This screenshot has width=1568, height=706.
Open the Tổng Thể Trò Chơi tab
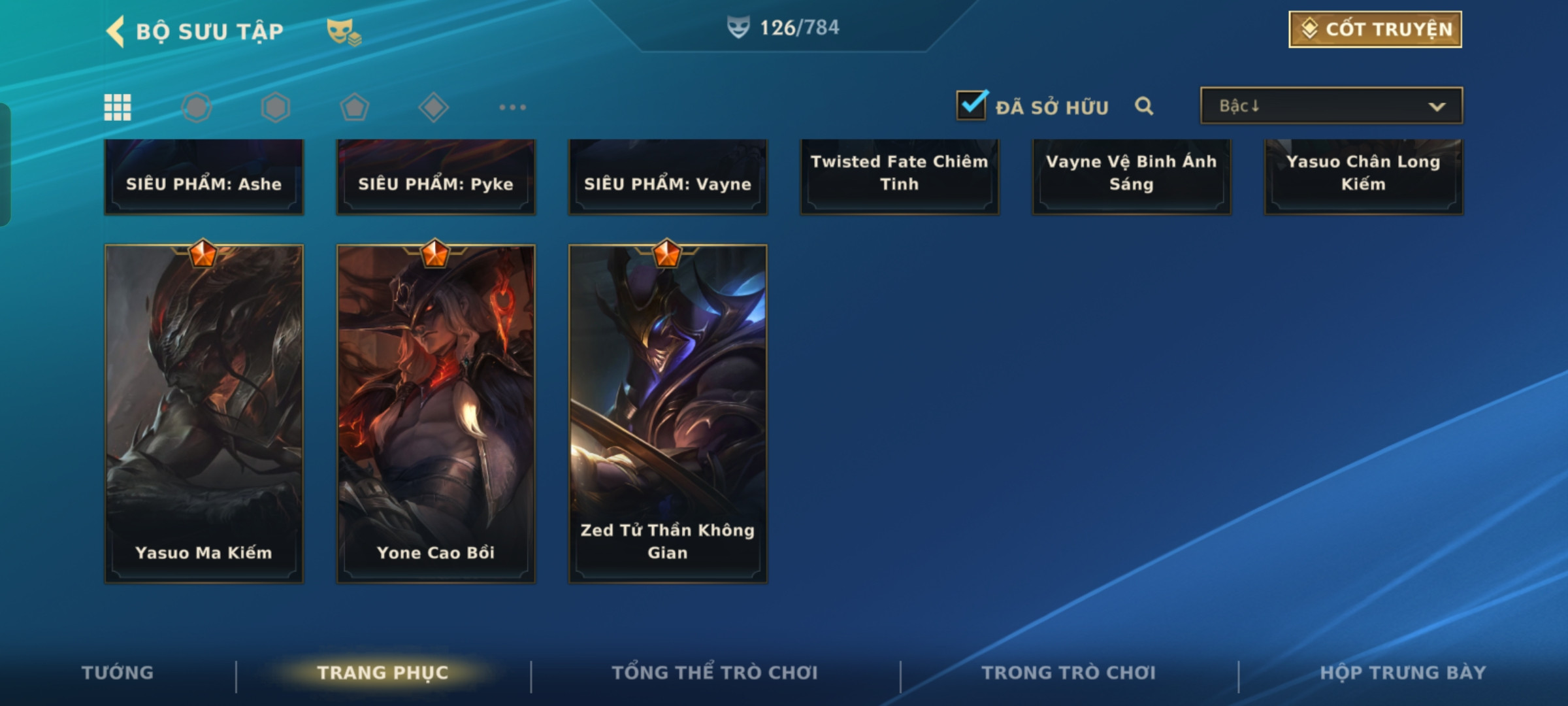(x=715, y=673)
